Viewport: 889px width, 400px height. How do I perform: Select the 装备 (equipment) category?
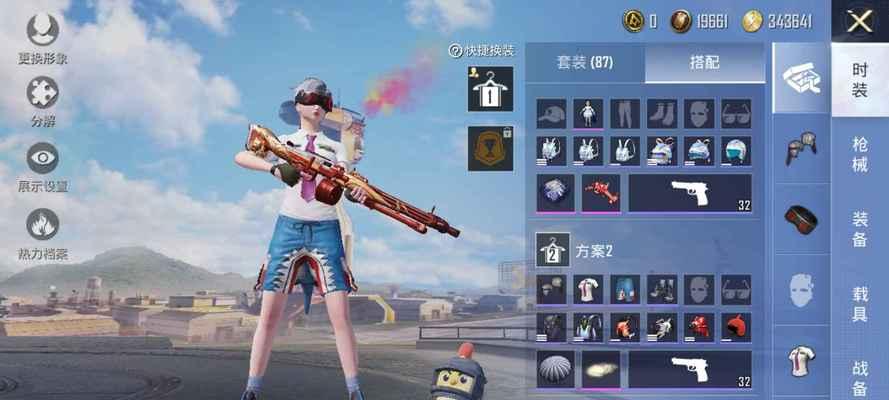859,230
